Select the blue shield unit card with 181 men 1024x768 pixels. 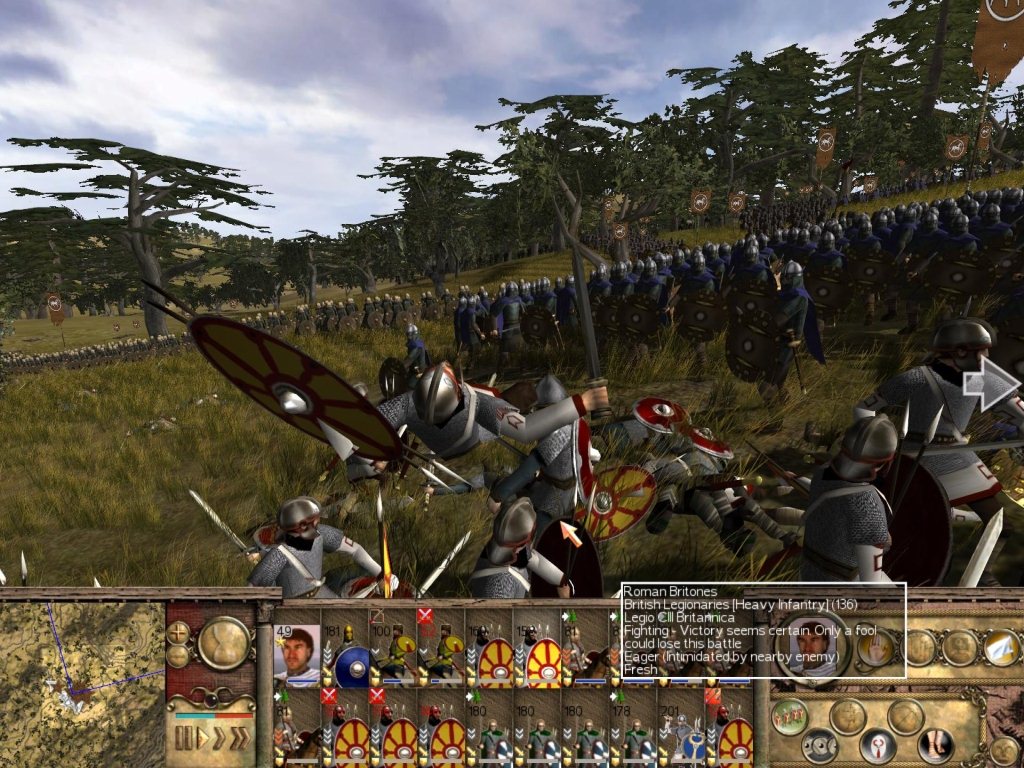[x=345, y=652]
